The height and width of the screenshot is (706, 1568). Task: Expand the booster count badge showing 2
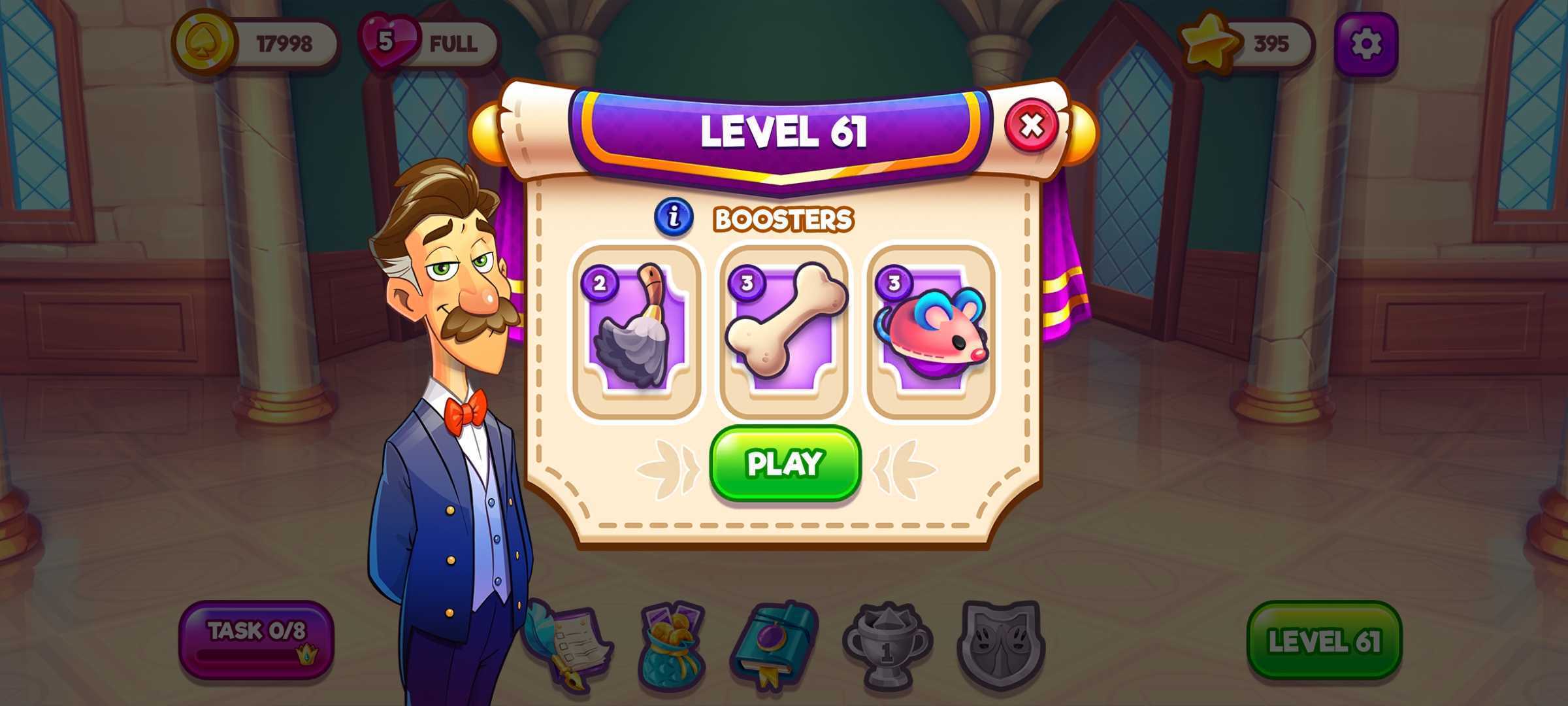point(601,284)
